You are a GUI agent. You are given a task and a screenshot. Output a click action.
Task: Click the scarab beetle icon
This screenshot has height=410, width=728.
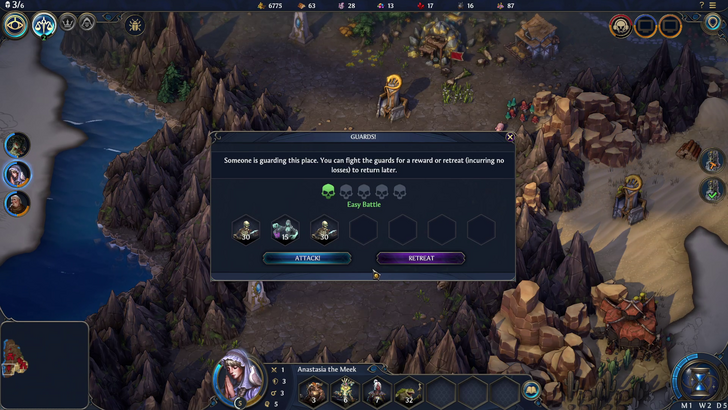coord(134,23)
